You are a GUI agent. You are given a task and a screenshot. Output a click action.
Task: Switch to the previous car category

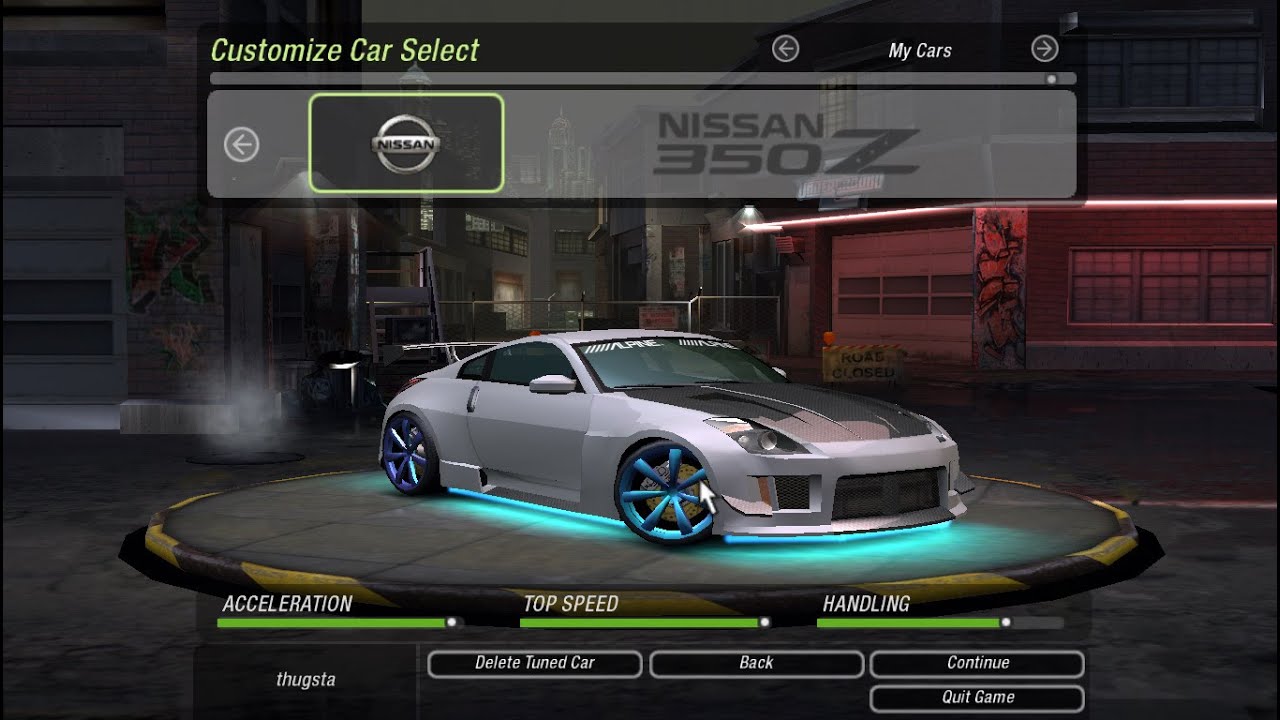785,49
